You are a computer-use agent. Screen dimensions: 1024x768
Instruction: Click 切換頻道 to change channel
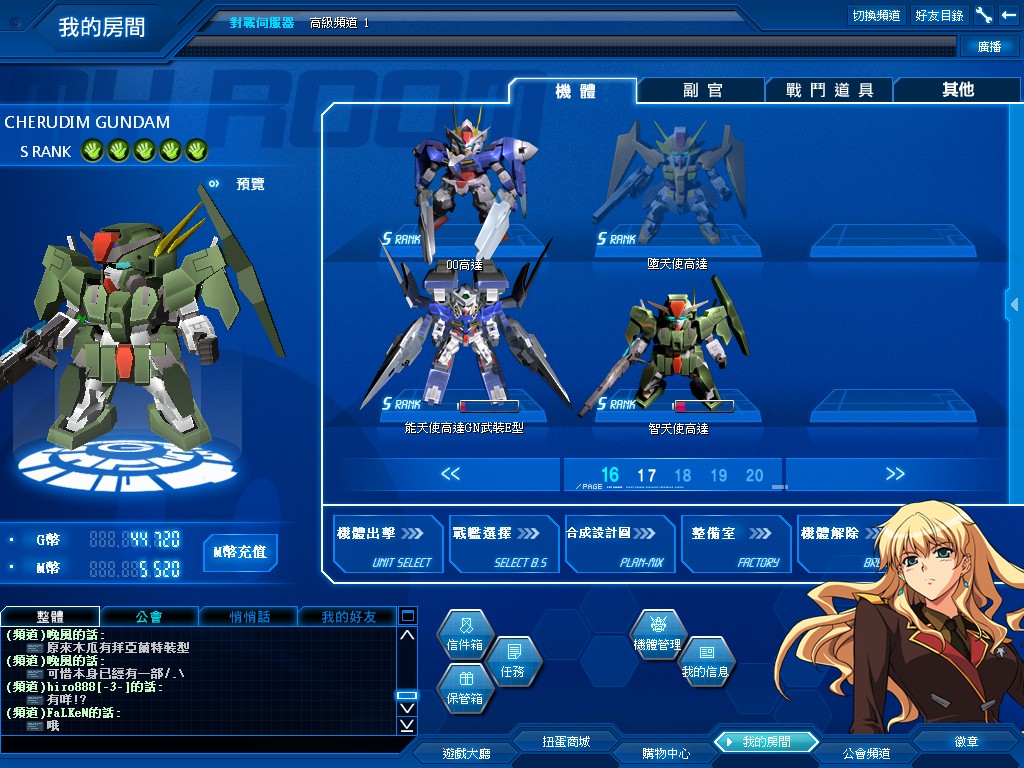(876, 15)
